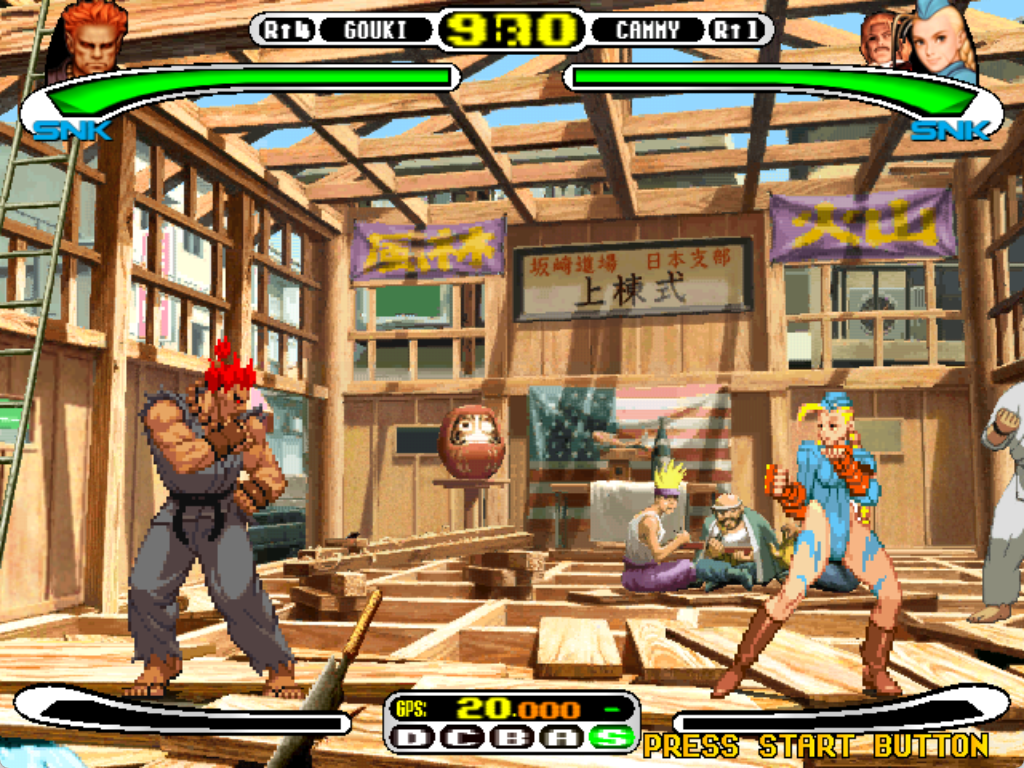Click the GOUKI name label

[375, 30]
